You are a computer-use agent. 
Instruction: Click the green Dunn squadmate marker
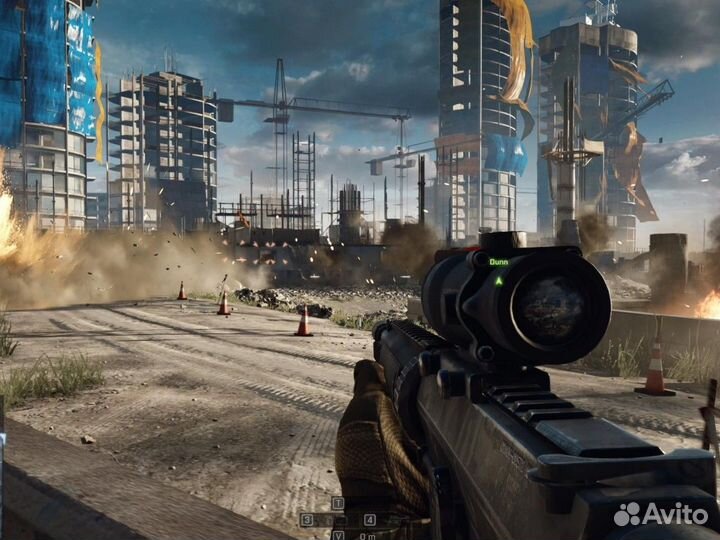(x=498, y=279)
